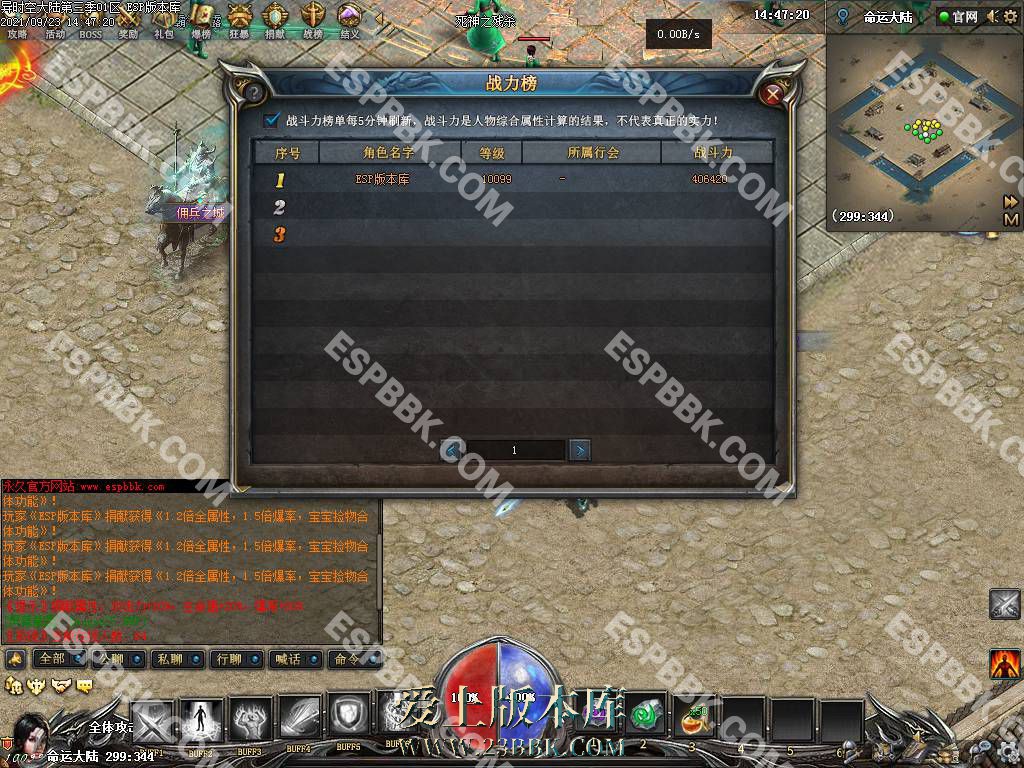Viewport: 1024px width, 768px height.
Task: Close the 战力榜 ranking window
Action: tap(772, 94)
